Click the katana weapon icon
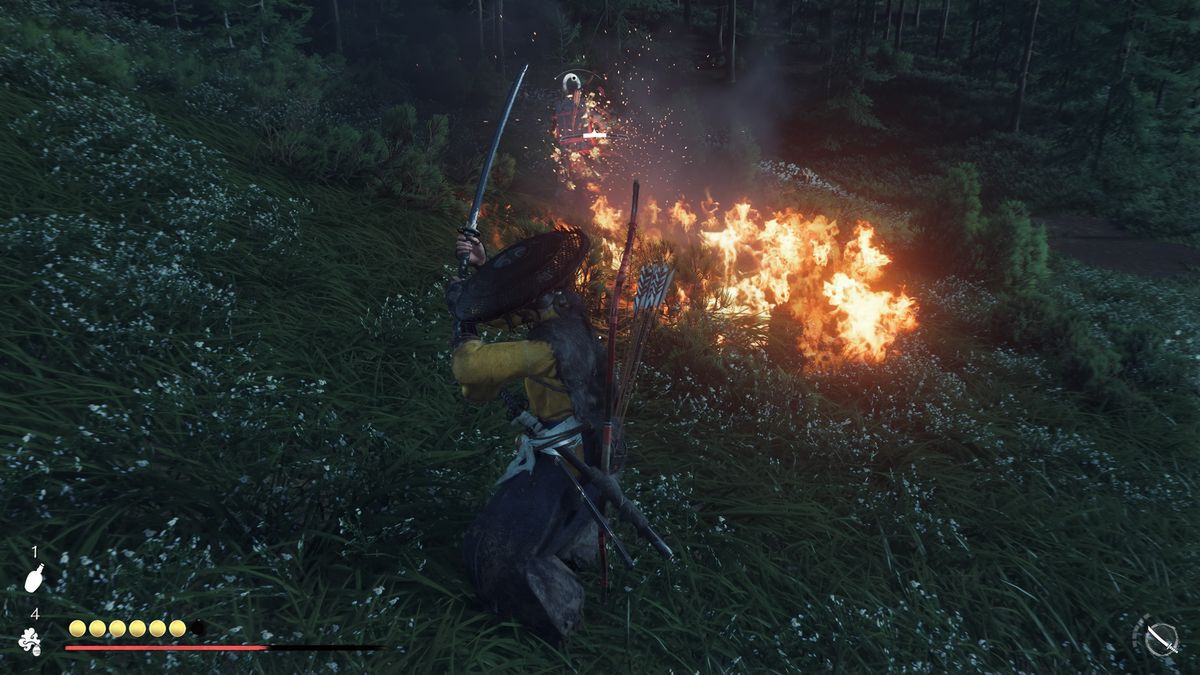Screen dimensions: 1200x675 coord(1160,638)
